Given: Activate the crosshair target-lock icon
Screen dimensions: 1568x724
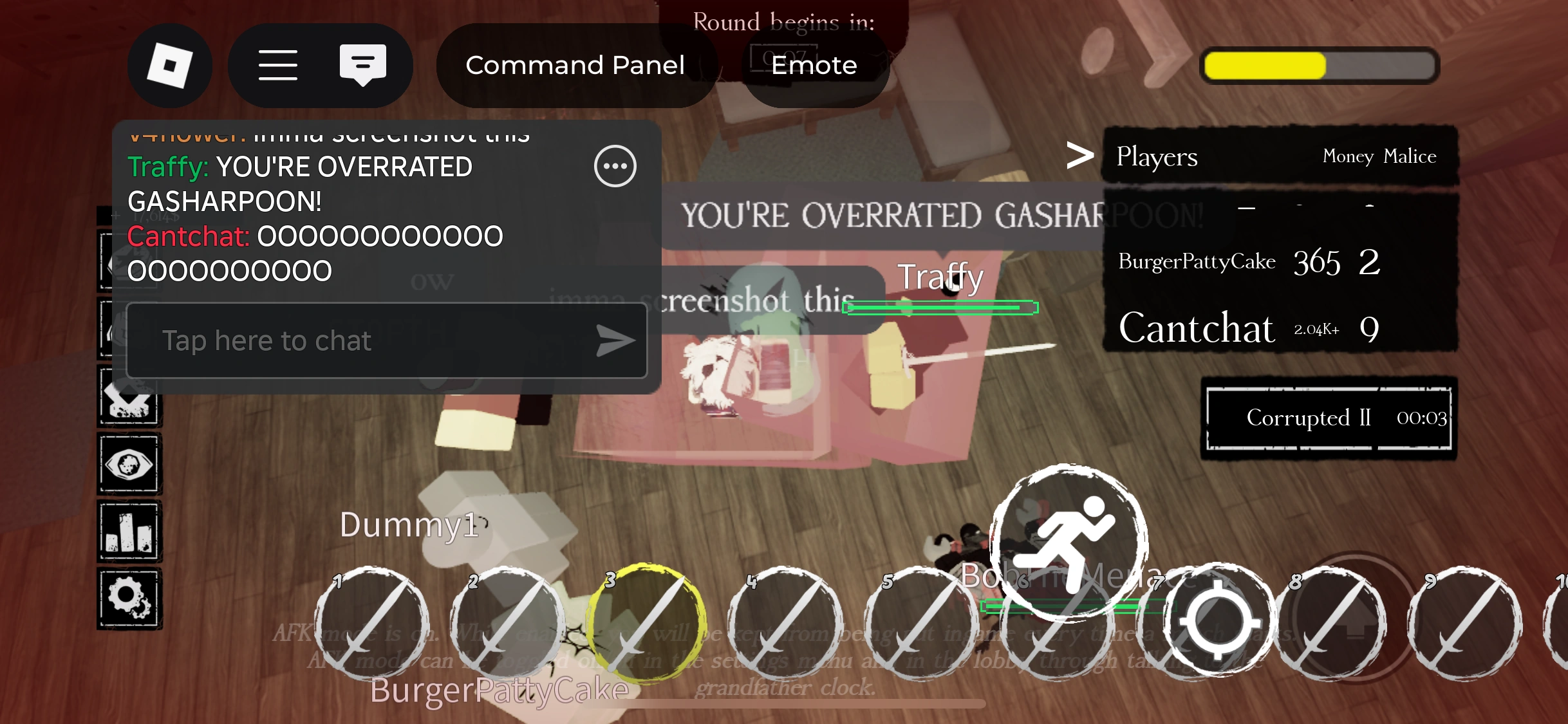Looking at the screenshot, I should [x=1217, y=621].
